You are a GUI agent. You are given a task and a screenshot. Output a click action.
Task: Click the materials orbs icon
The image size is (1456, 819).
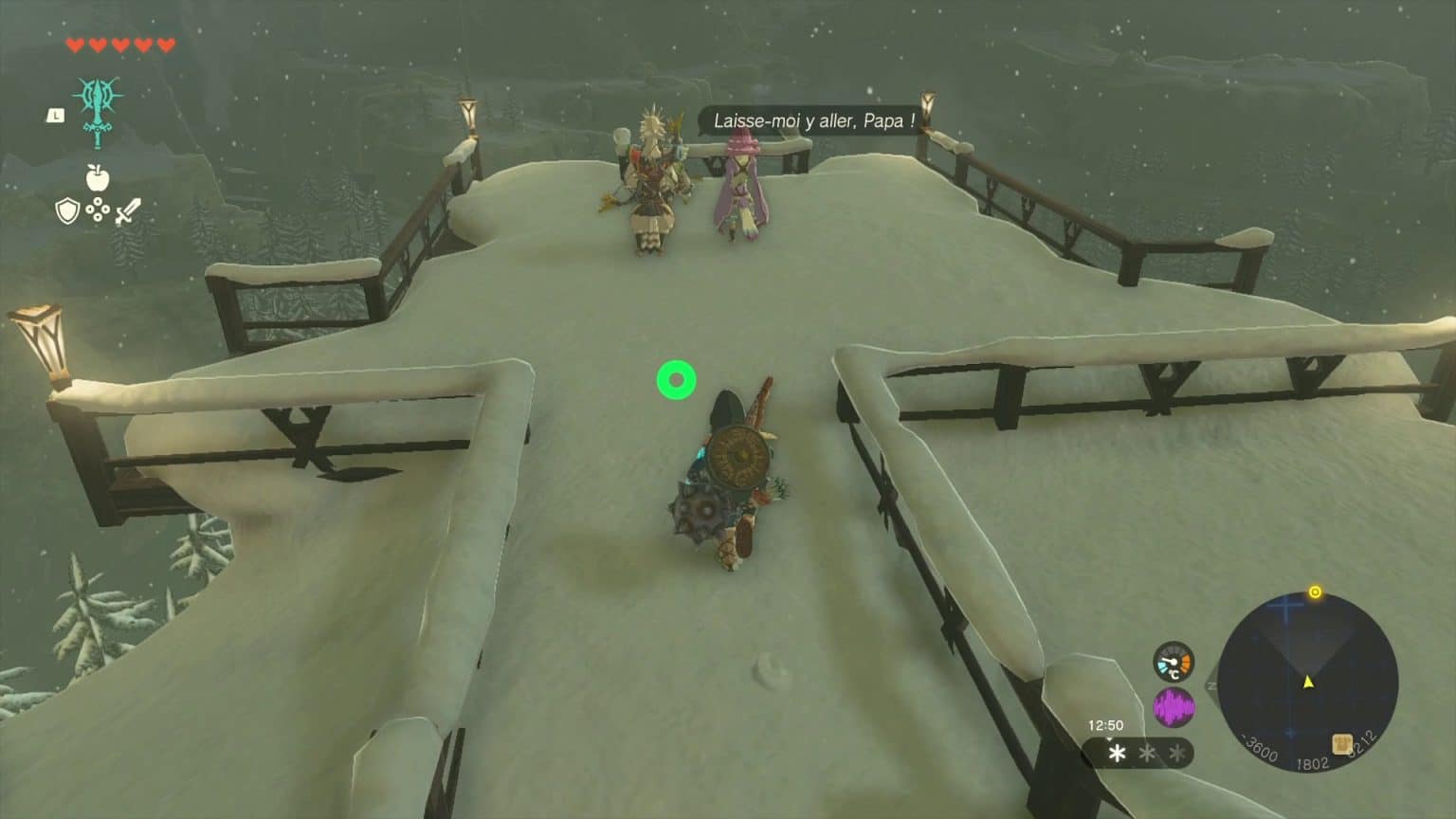tap(98, 210)
